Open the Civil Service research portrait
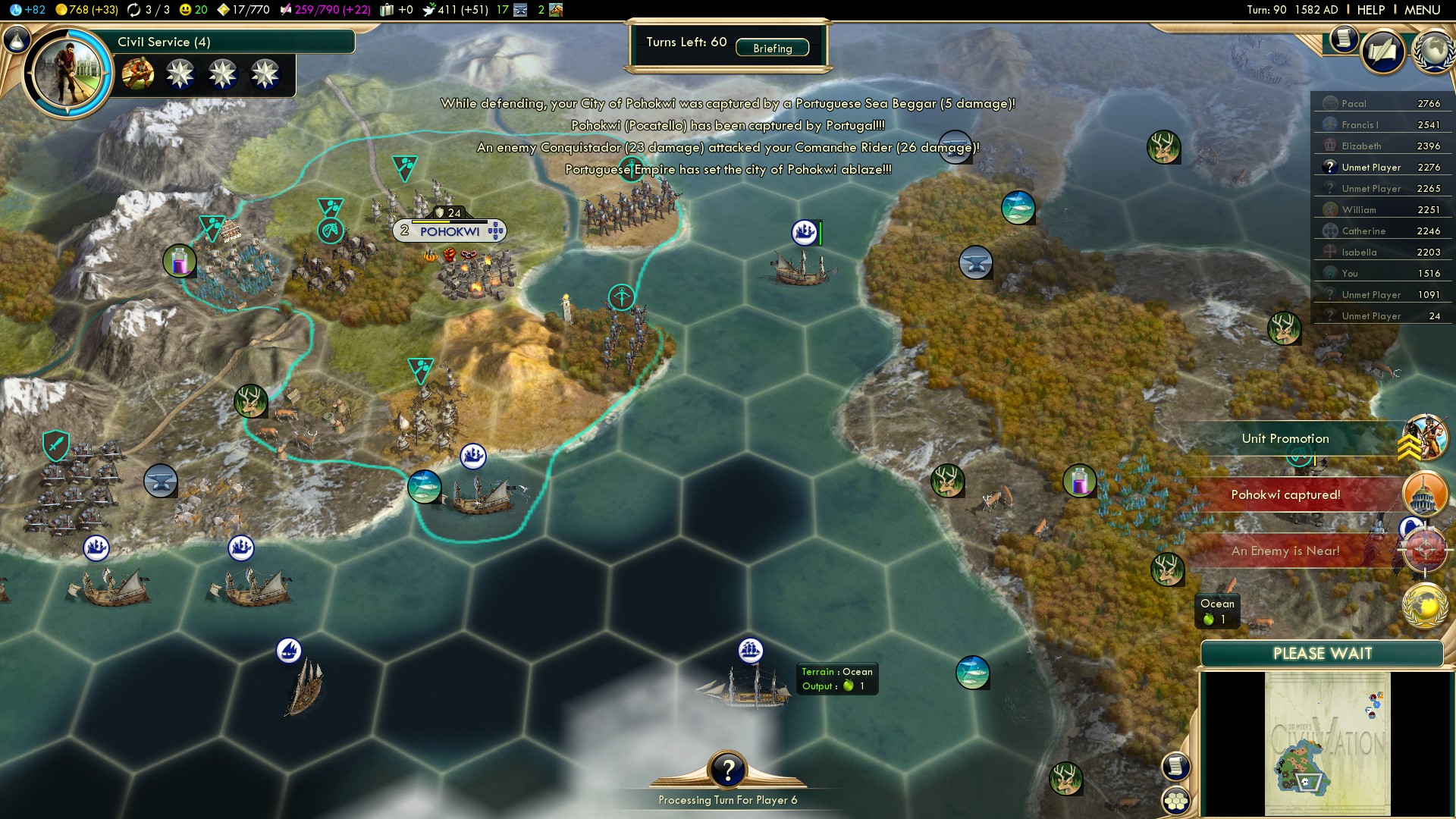This screenshot has width=1456, height=819. coord(68,73)
